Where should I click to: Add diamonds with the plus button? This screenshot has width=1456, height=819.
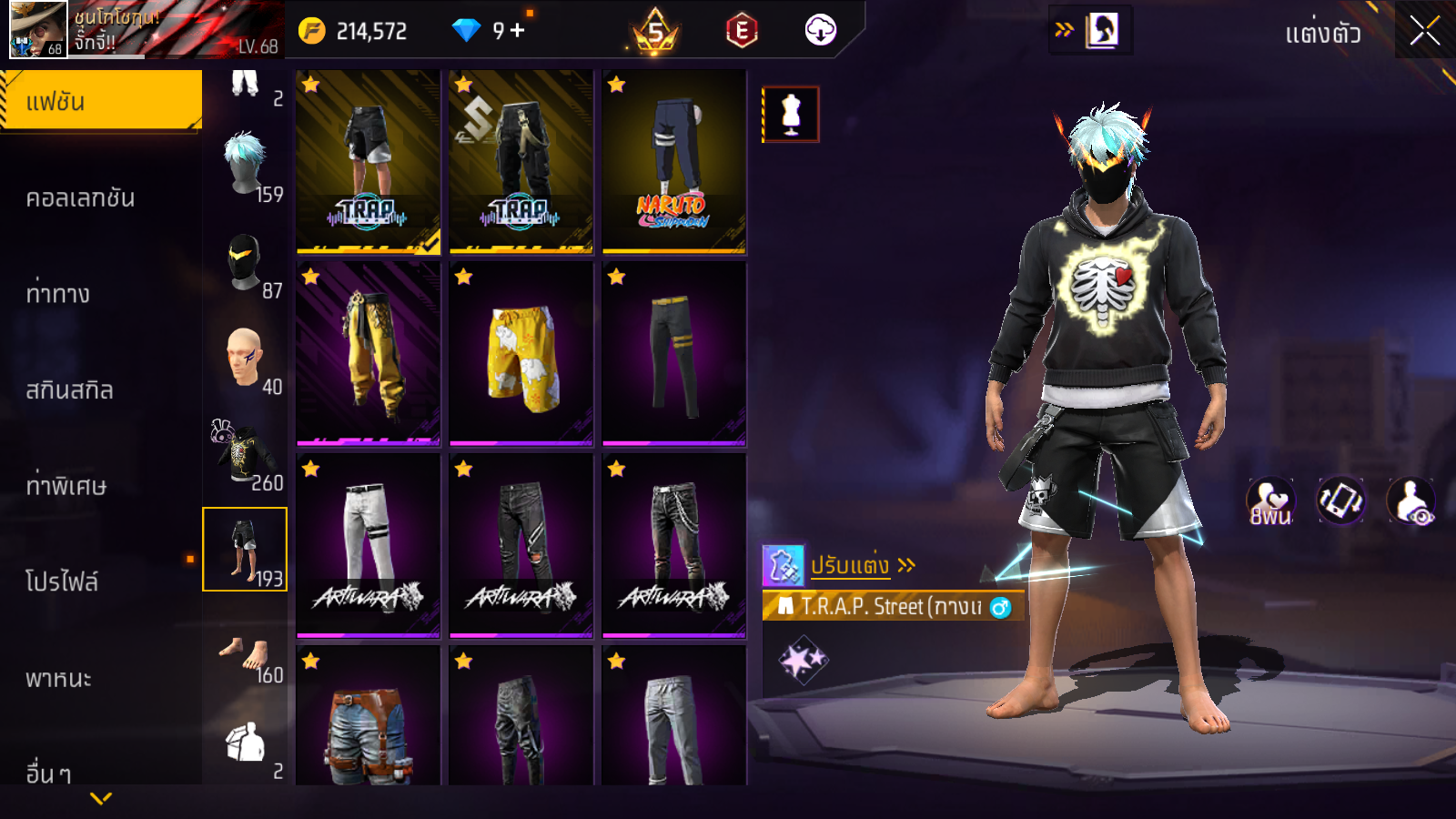point(518,31)
